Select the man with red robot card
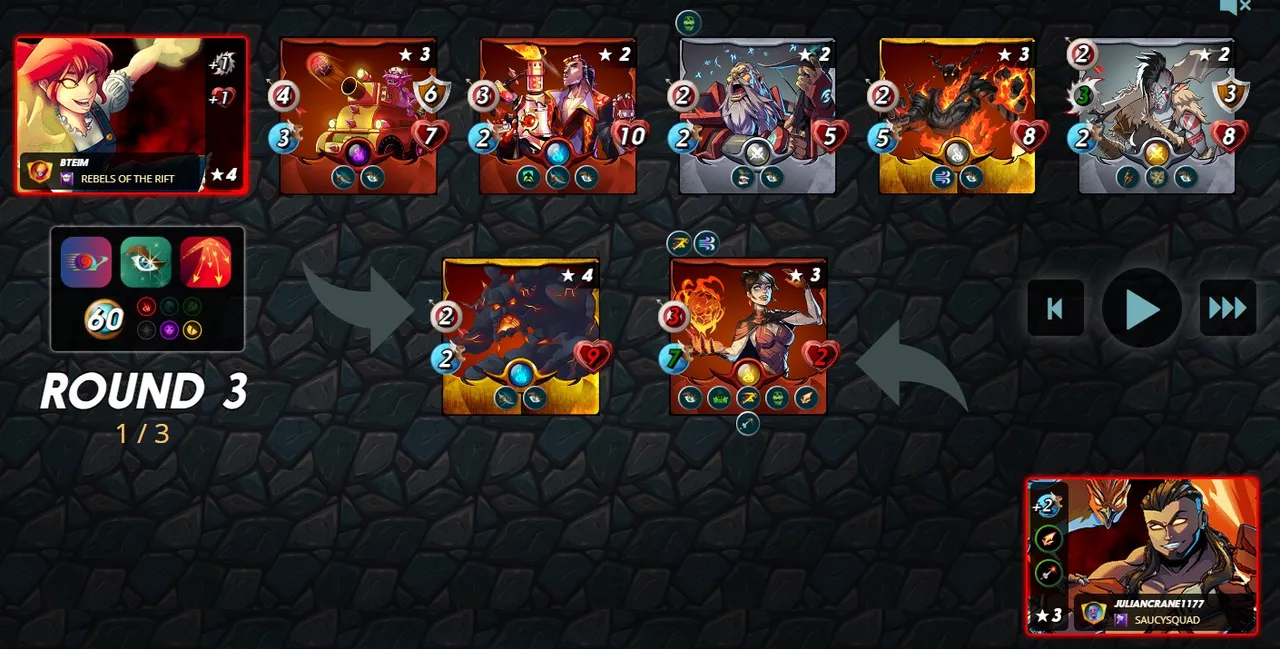Screen dimensions: 1280x649 pos(558,115)
